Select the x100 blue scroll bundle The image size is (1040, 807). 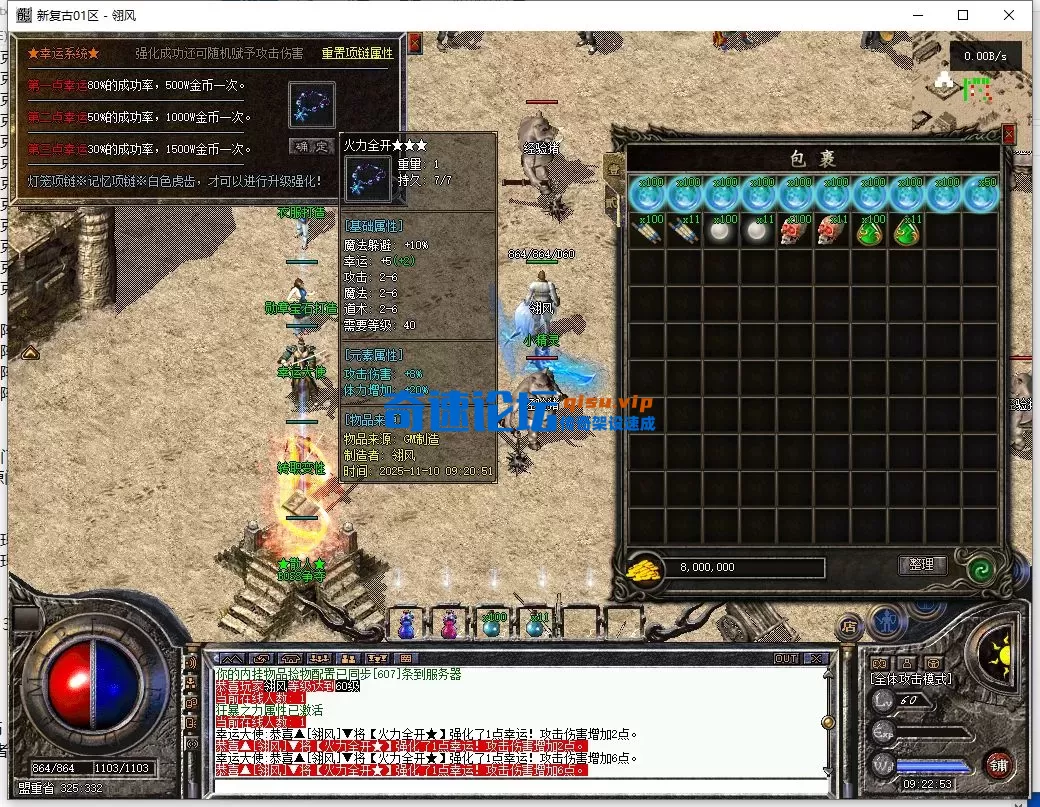pyautogui.click(x=647, y=231)
